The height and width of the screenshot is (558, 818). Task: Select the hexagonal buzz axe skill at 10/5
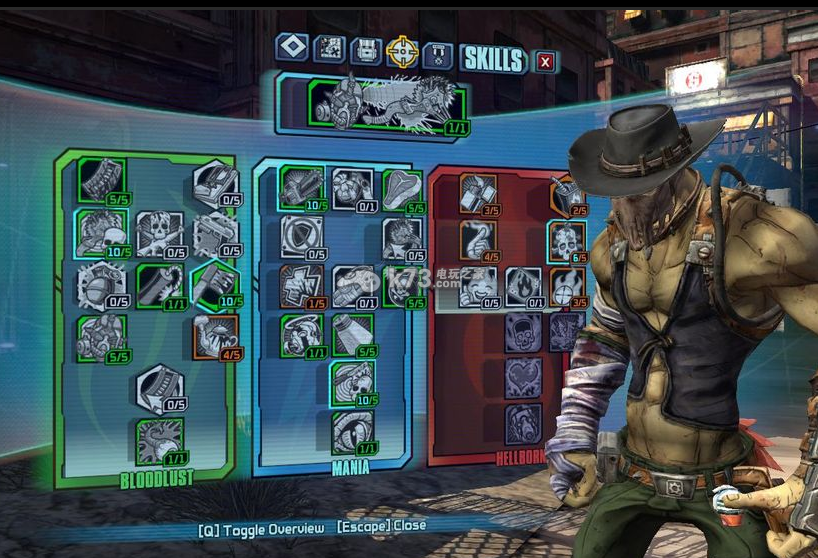click(x=216, y=284)
